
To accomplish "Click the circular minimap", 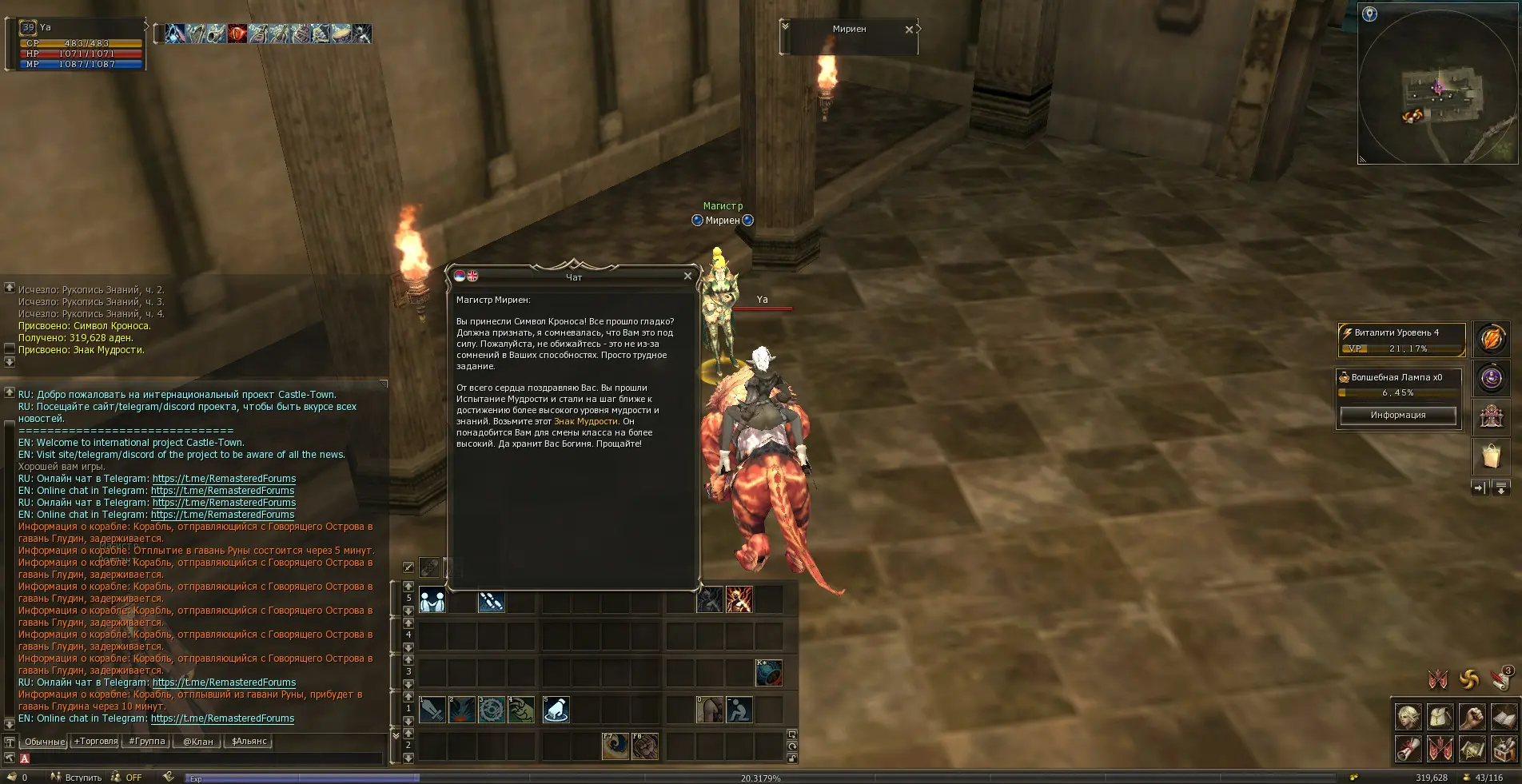I will (x=1437, y=88).
